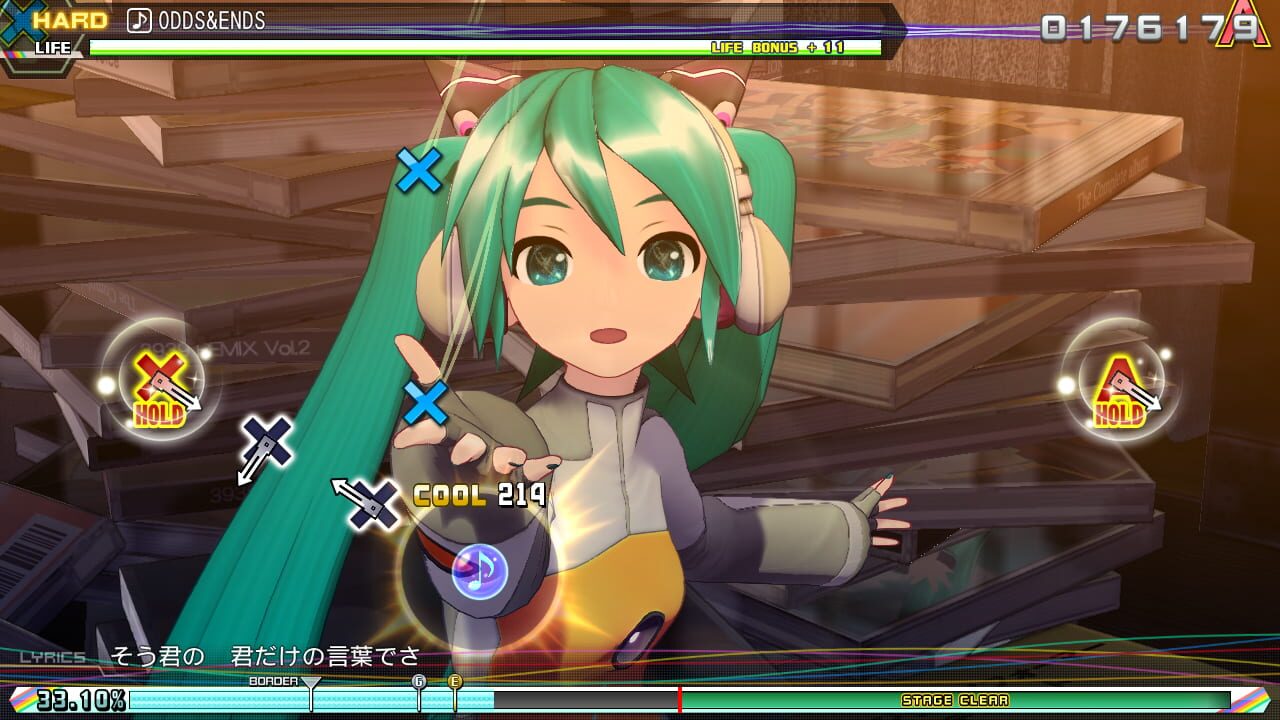1280x720 pixels.
Task: Open the G checkpoint marker
Action: pos(419,681)
